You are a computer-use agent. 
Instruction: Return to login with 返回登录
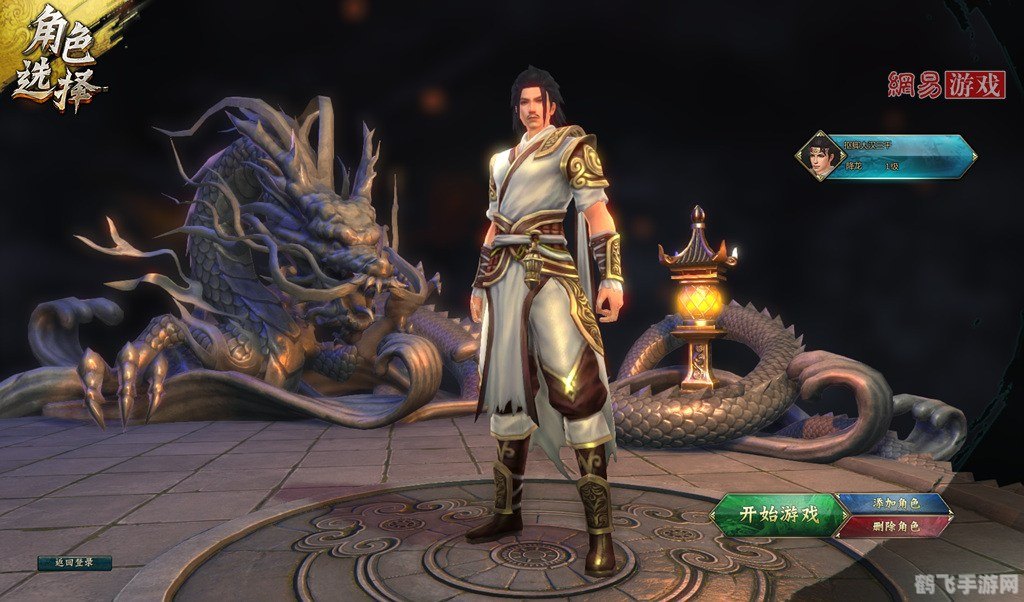[74, 563]
